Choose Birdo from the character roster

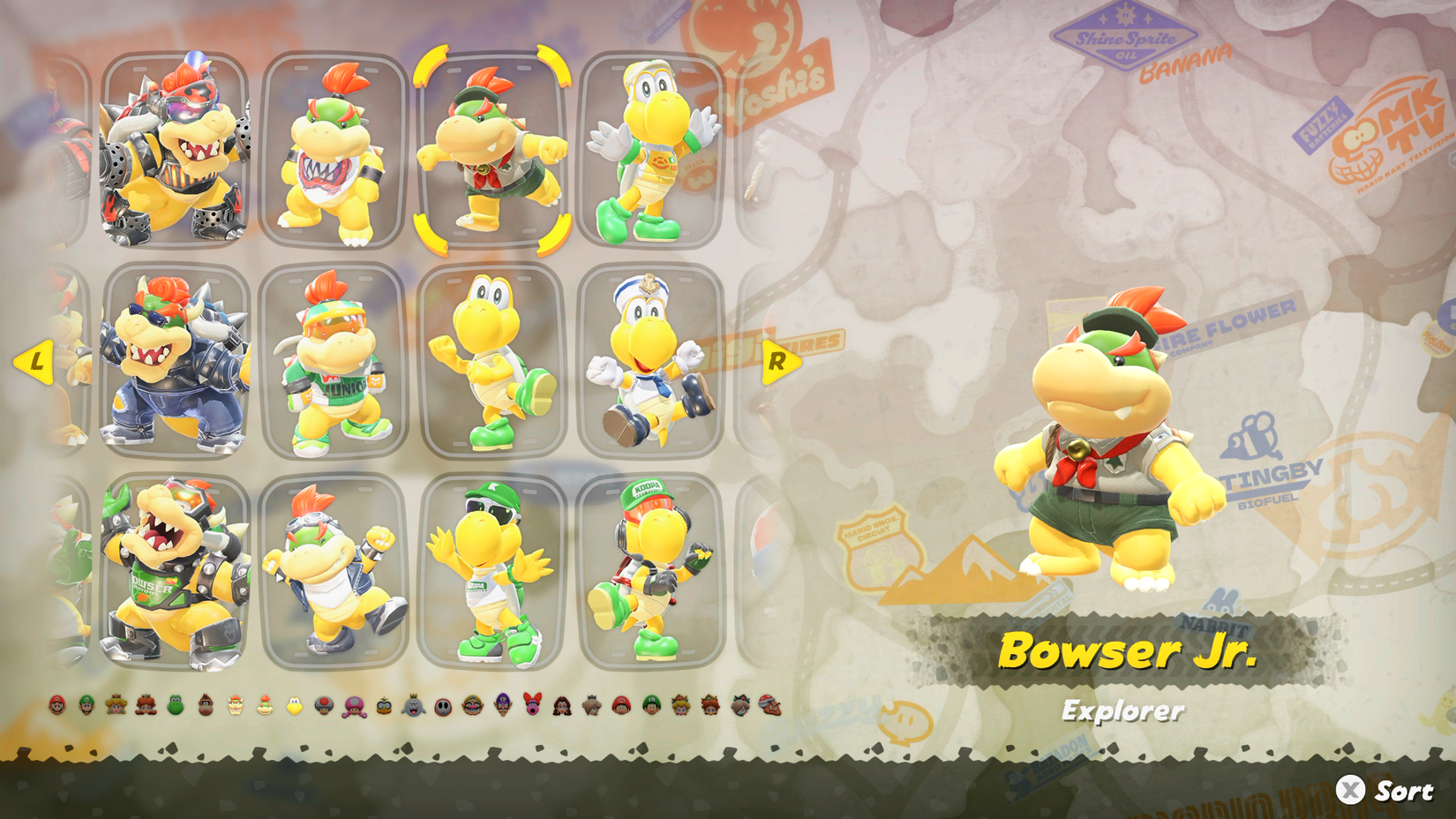pyautogui.click(x=532, y=706)
